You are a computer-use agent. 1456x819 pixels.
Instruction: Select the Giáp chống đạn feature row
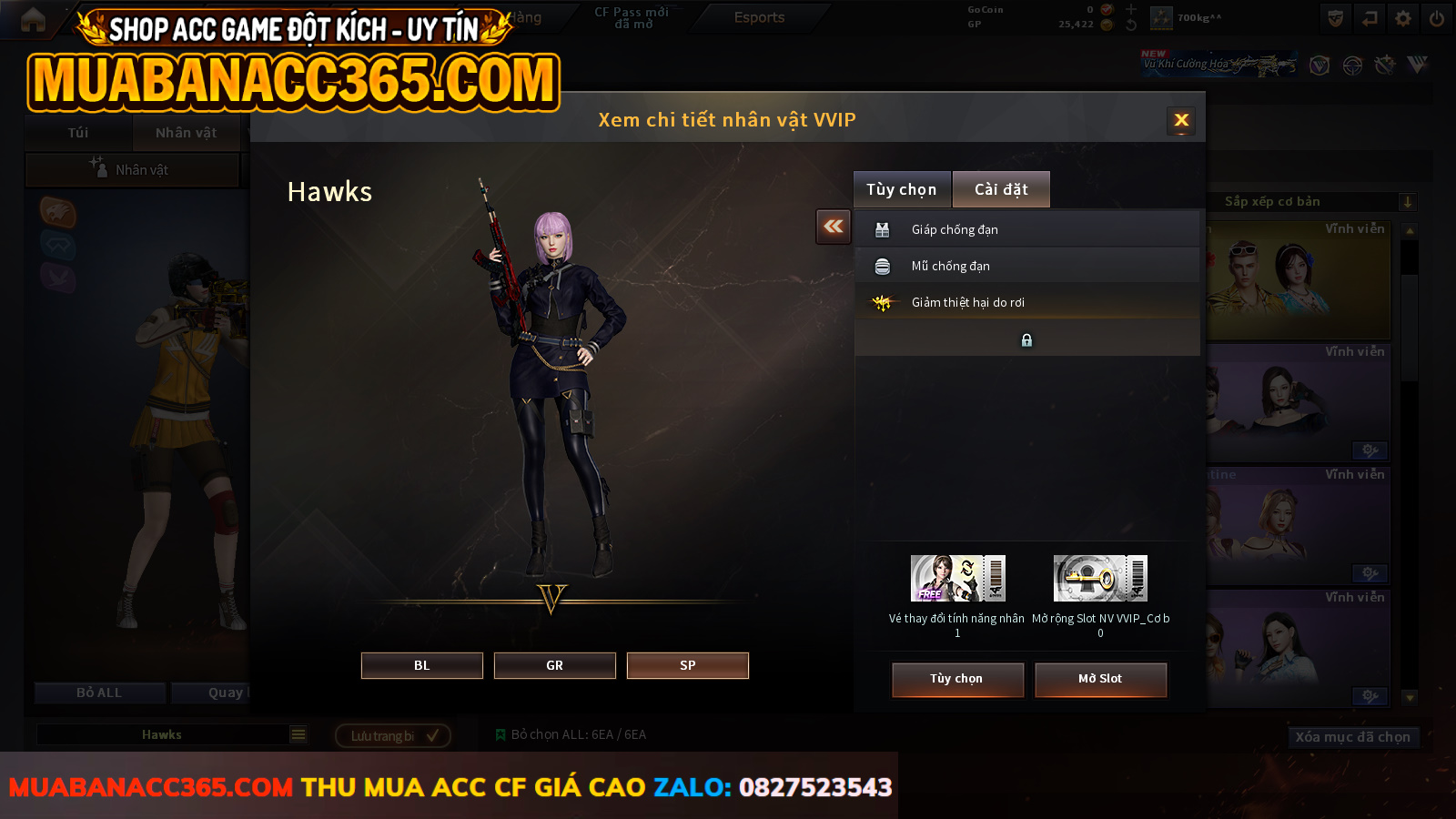(x=1026, y=229)
